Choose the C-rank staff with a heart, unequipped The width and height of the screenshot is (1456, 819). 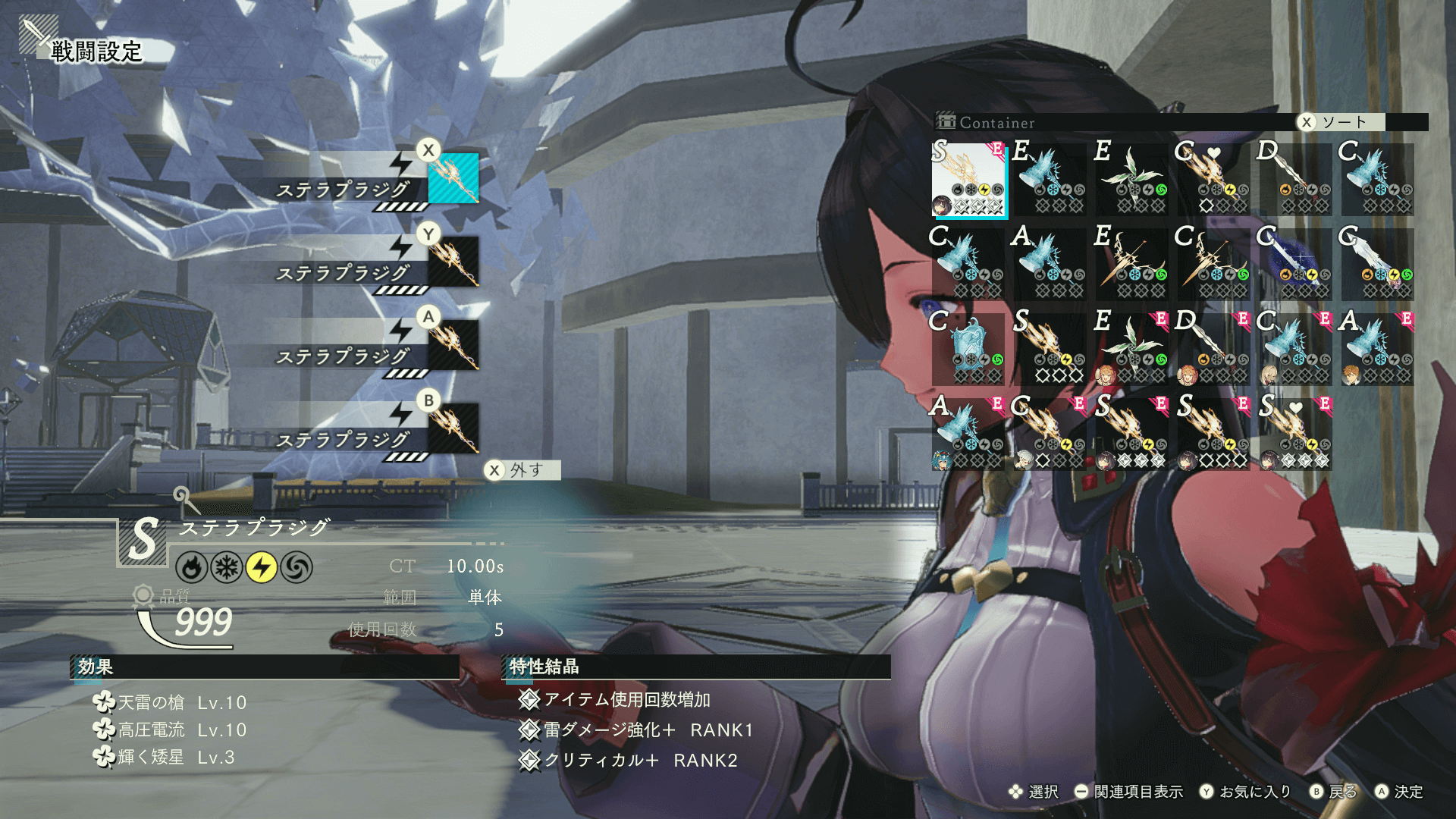(1213, 179)
